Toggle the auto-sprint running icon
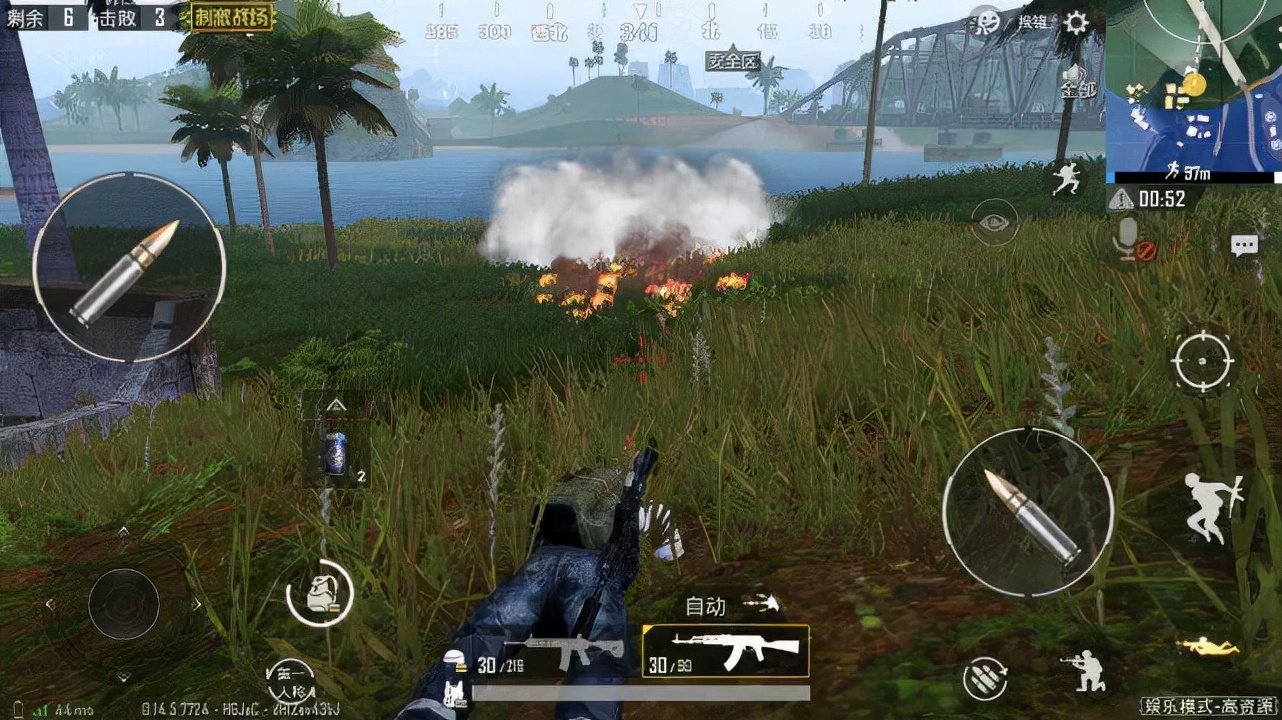 [x=1067, y=178]
